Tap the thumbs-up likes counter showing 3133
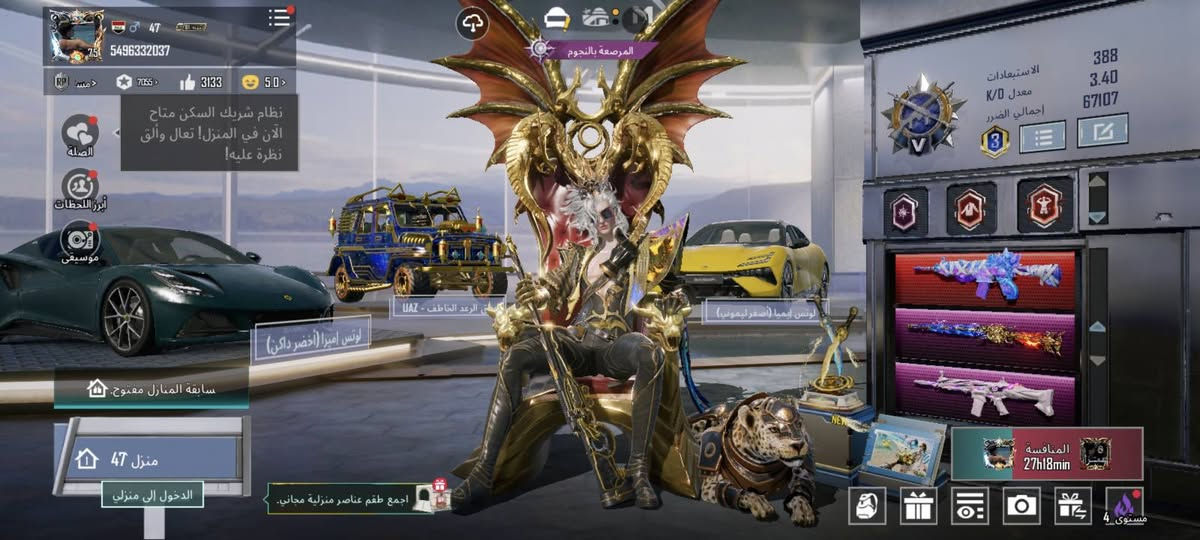 pos(201,82)
